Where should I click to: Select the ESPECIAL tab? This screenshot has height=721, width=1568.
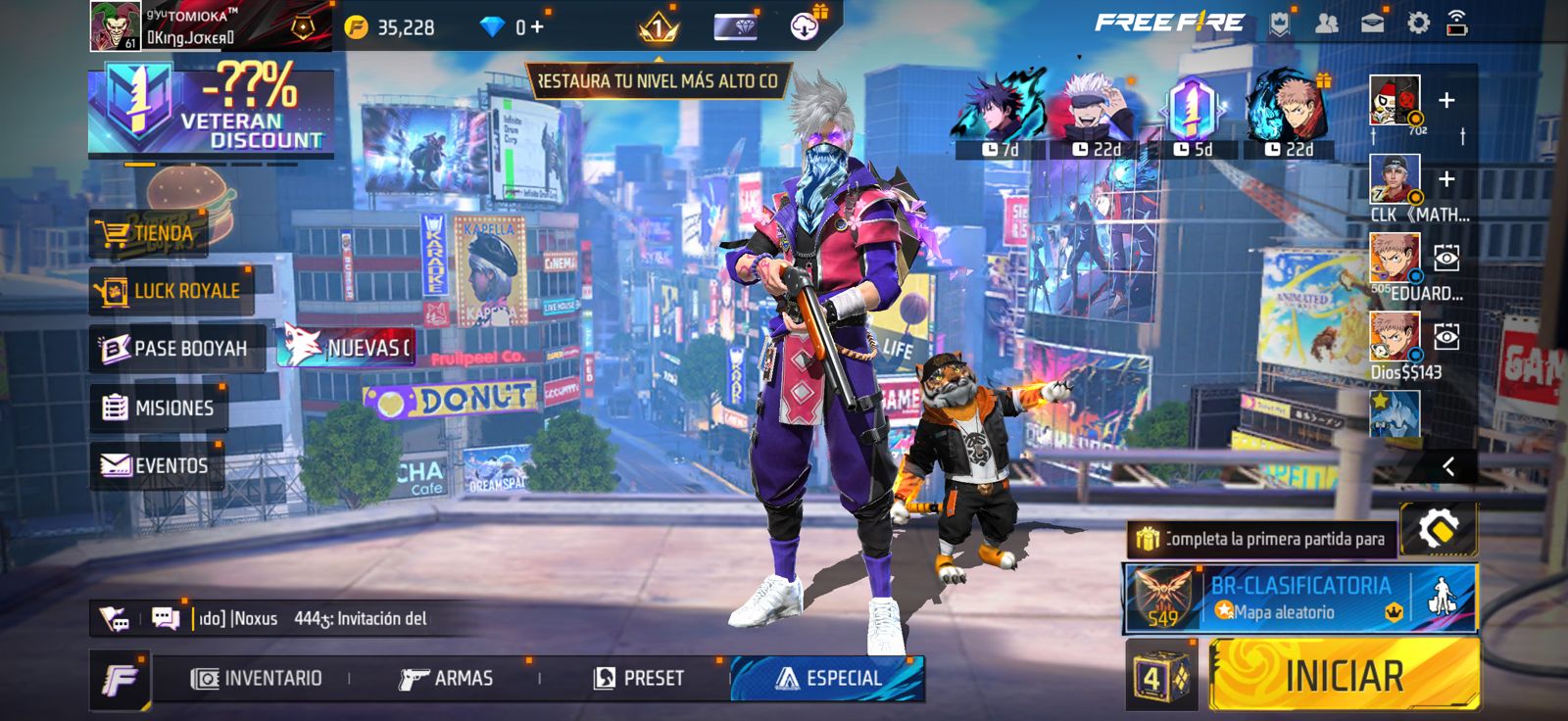point(828,678)
